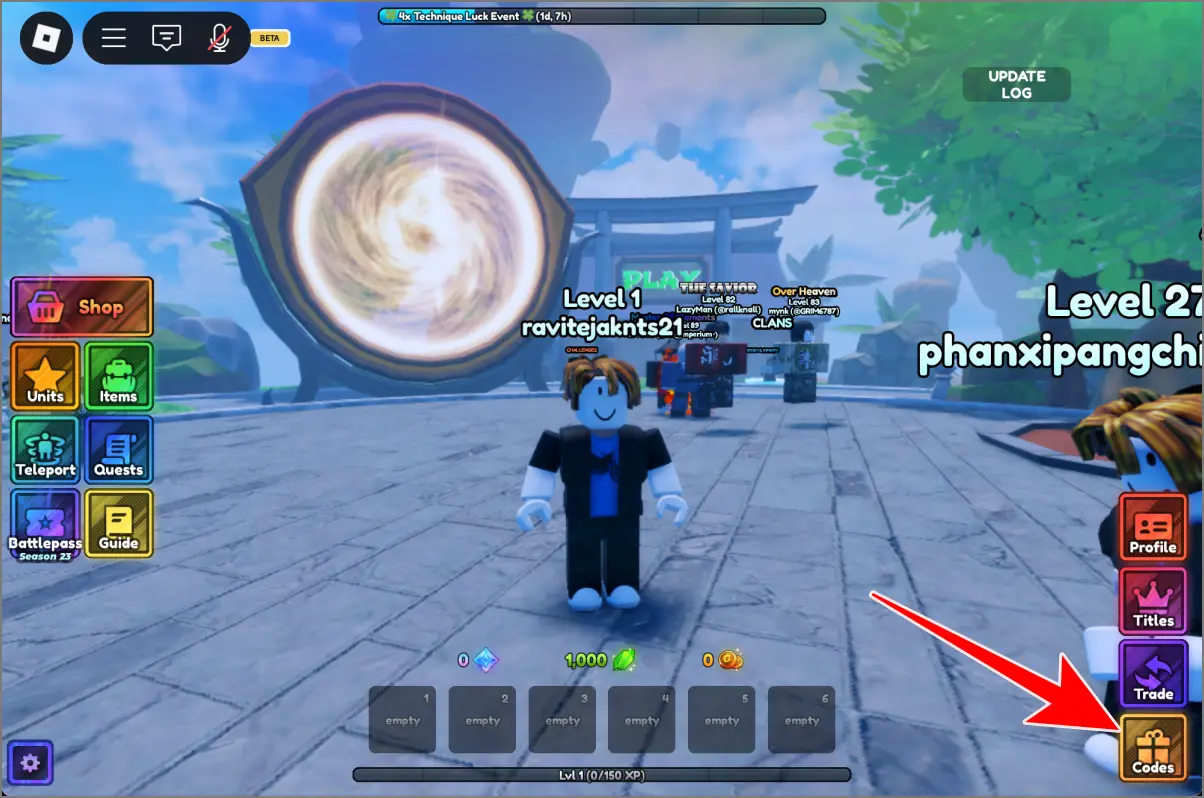
Task: Open the Roblox logo menu
Action: point(46,38)
